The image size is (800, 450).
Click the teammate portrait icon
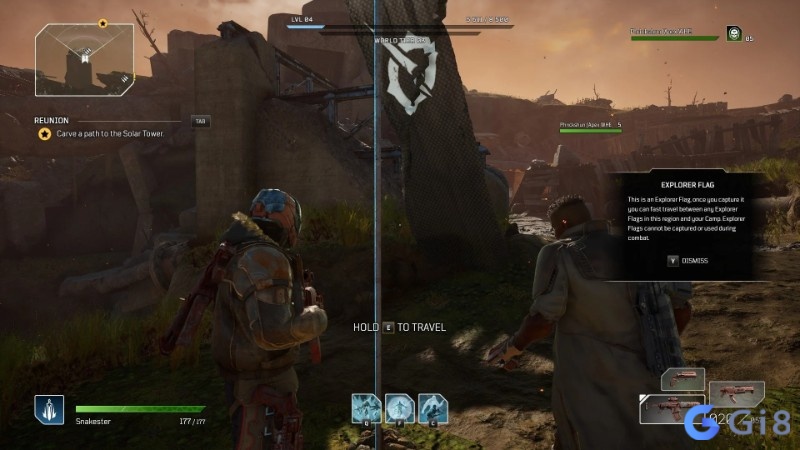tap(733, 34)
